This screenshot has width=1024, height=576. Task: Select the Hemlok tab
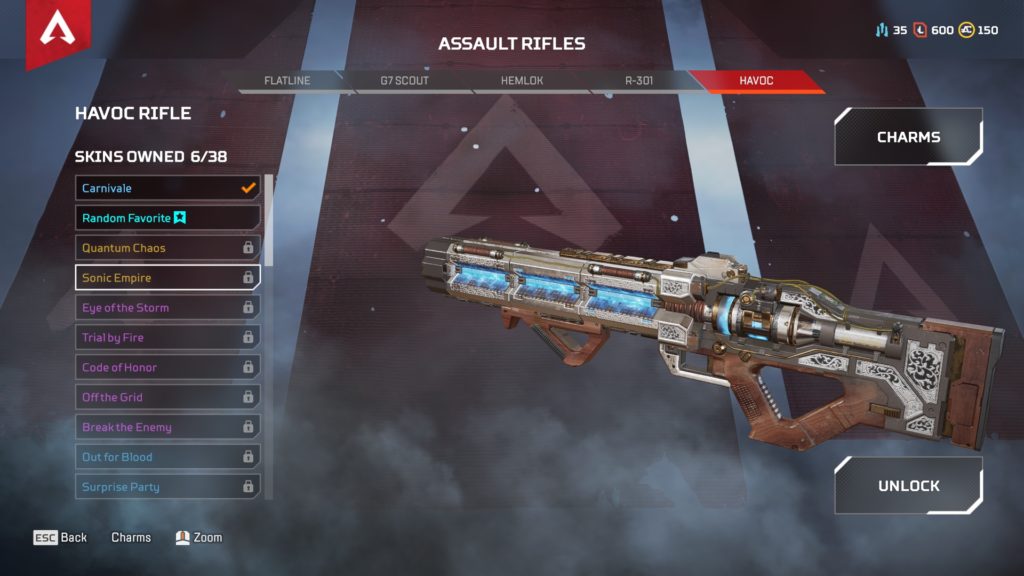[x=521, y=80]
